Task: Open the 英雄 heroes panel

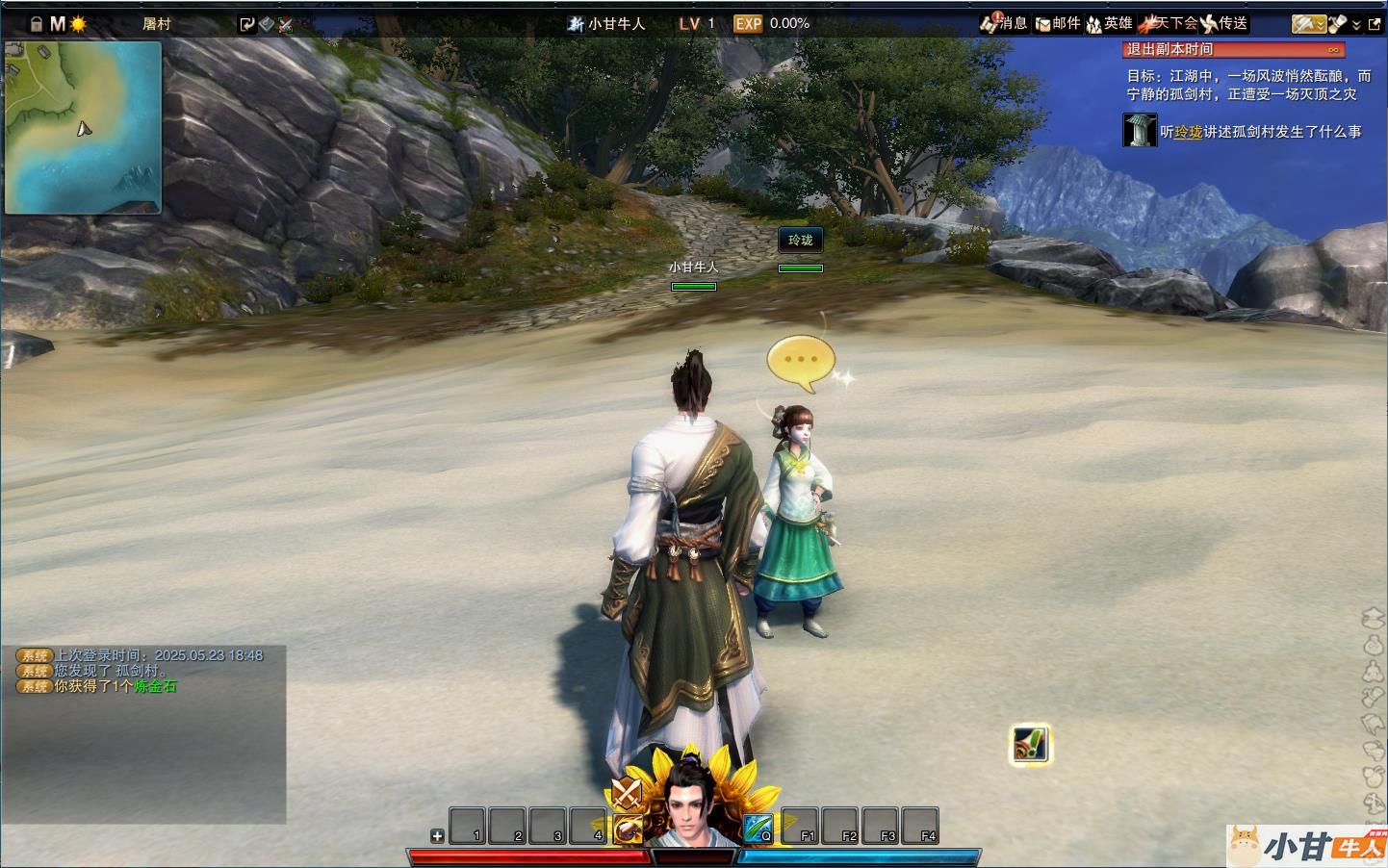Action: [1110, 23]
